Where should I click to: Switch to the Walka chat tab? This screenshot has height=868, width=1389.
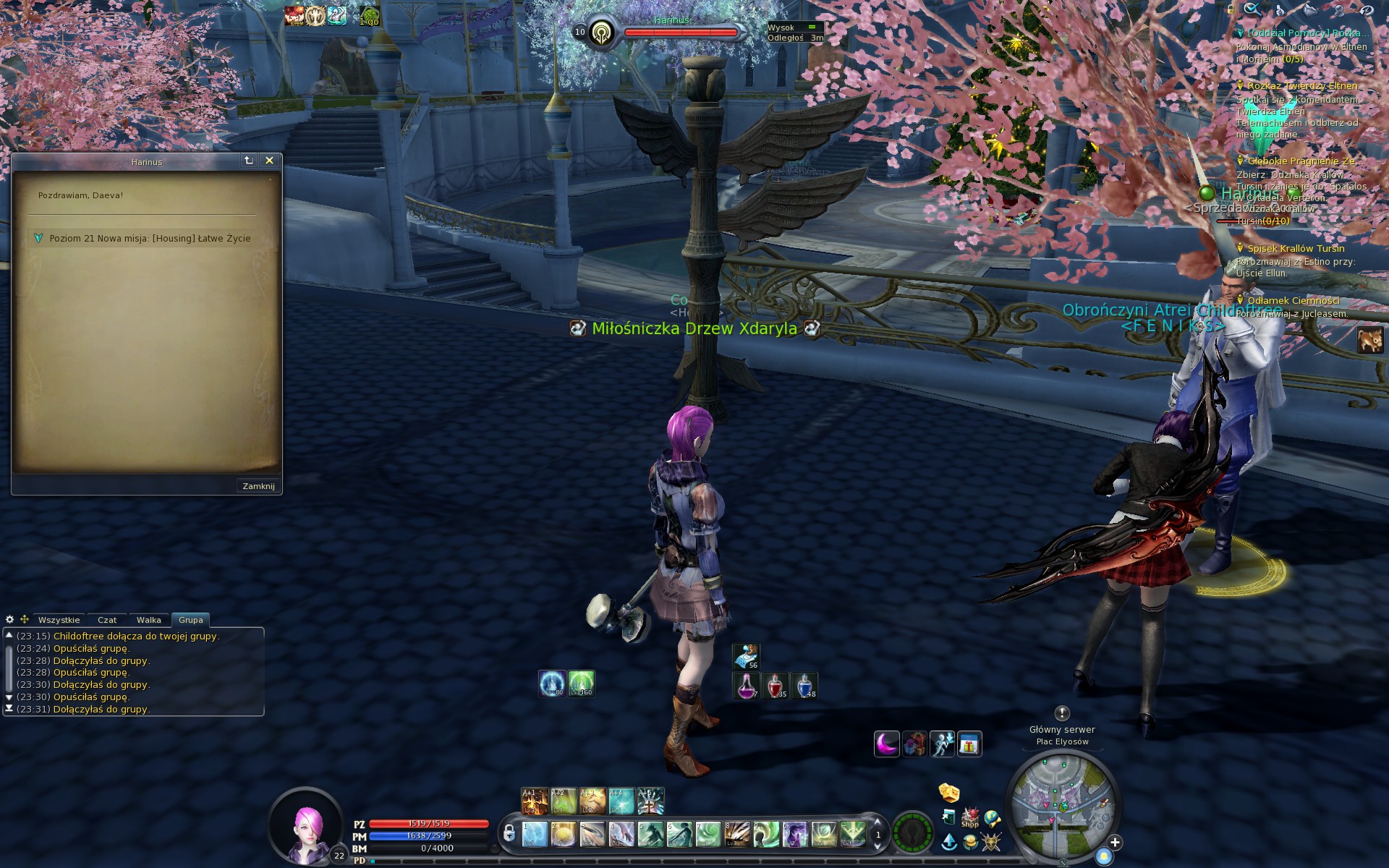149,620
